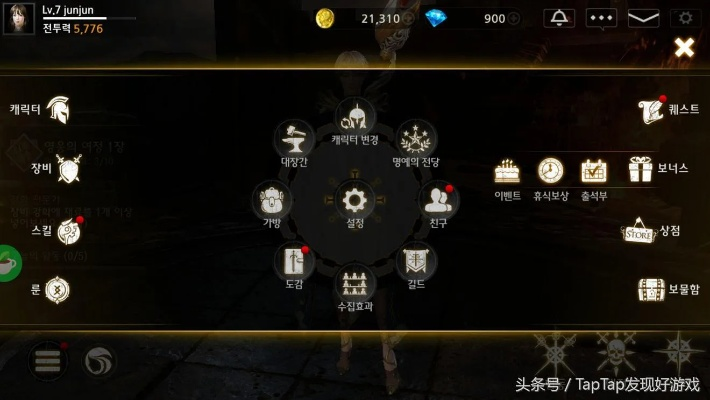The image size is (710, 400).
Task: Open the 대장간 blacksmith
Action: click(293, 139)
